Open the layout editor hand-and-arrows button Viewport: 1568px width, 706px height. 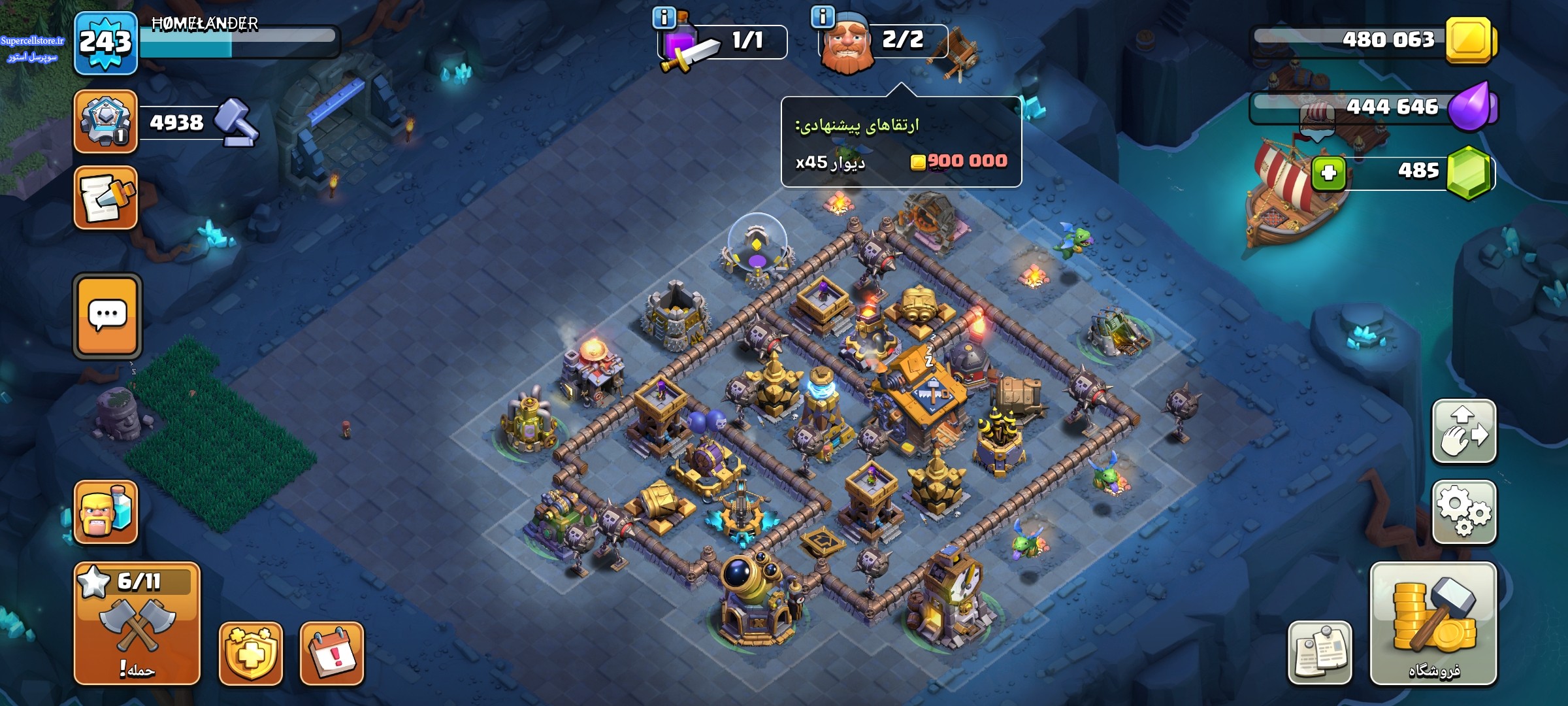[1463, 431]
